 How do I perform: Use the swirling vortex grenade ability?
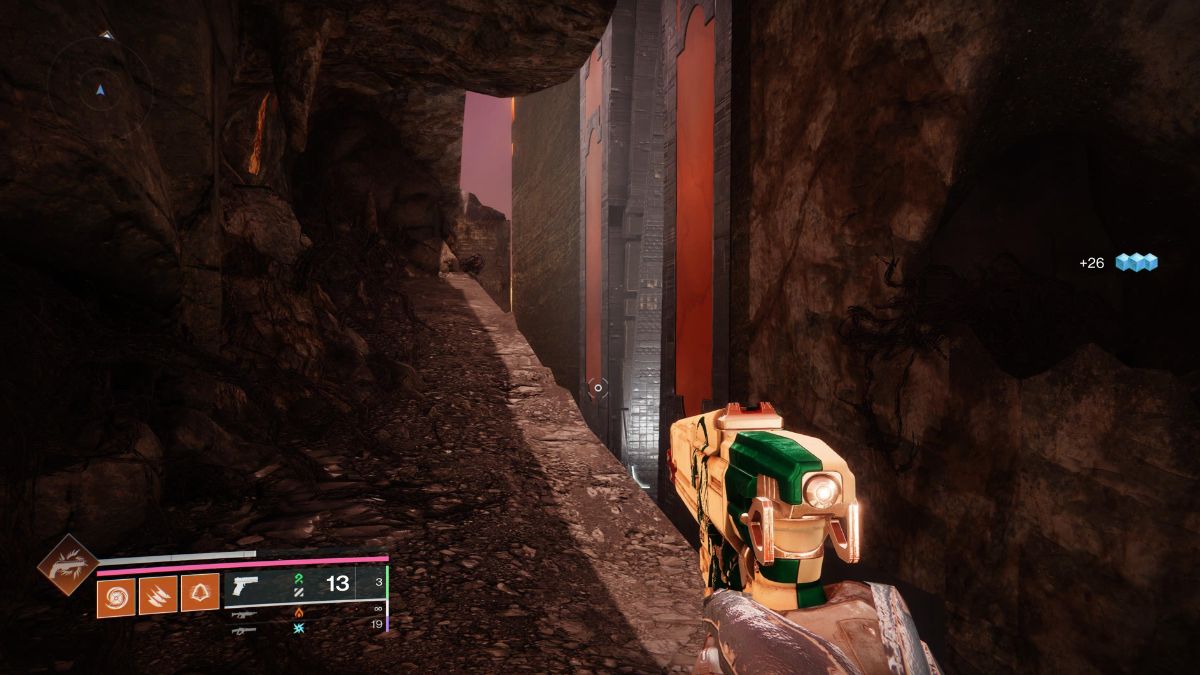pos(116,596)
